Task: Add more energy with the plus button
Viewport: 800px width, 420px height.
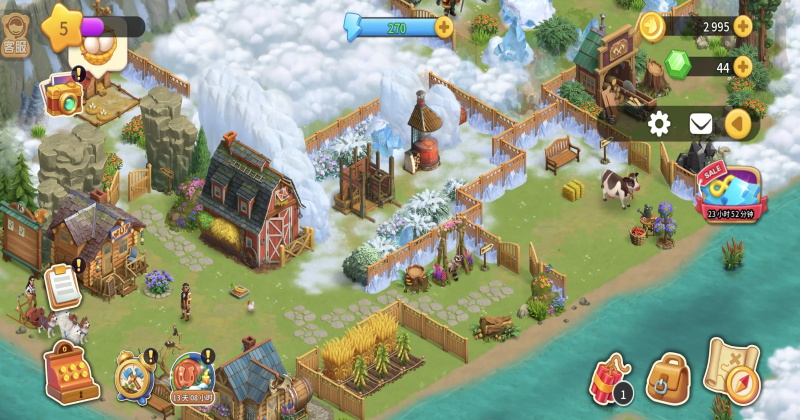Action: pyautogui.click(x=444, y=27)
